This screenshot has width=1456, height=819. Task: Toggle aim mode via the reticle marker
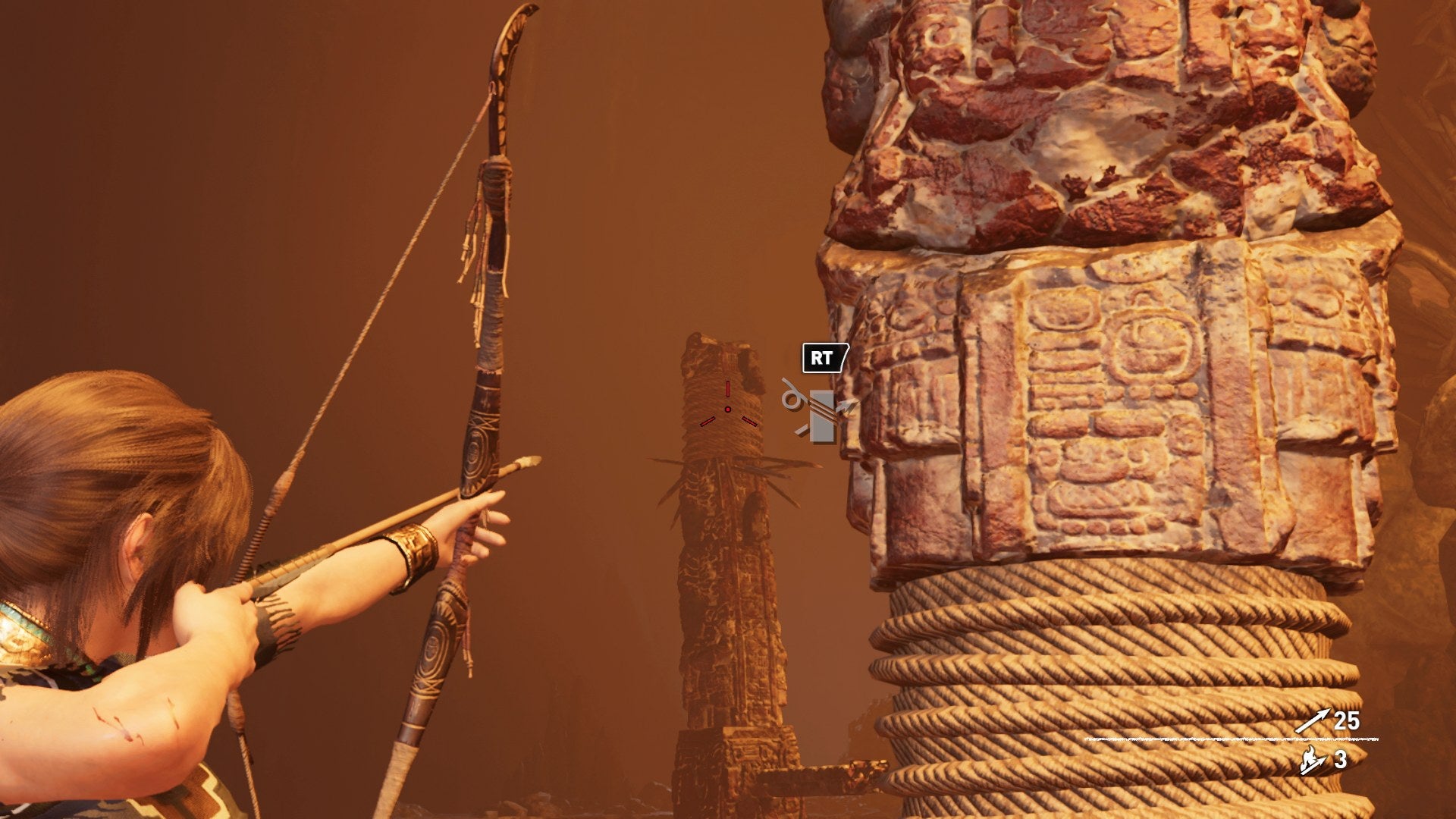click(x=728, y=408)
